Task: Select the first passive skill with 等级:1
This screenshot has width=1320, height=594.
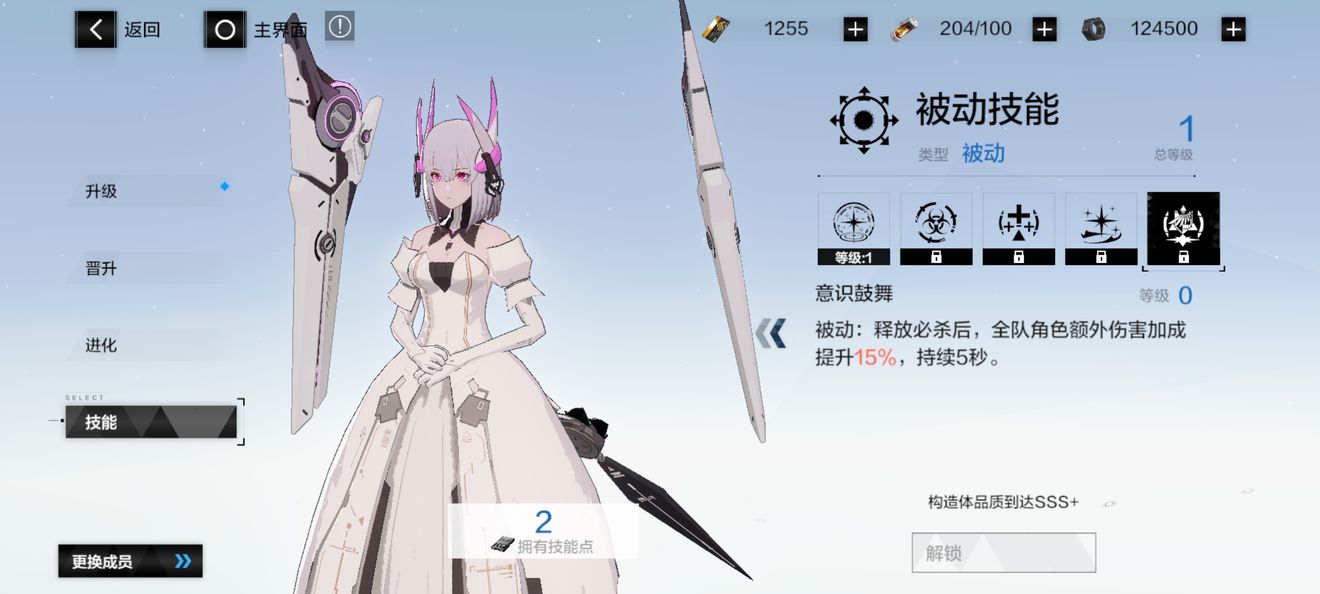Action: (x=854, y=229)
